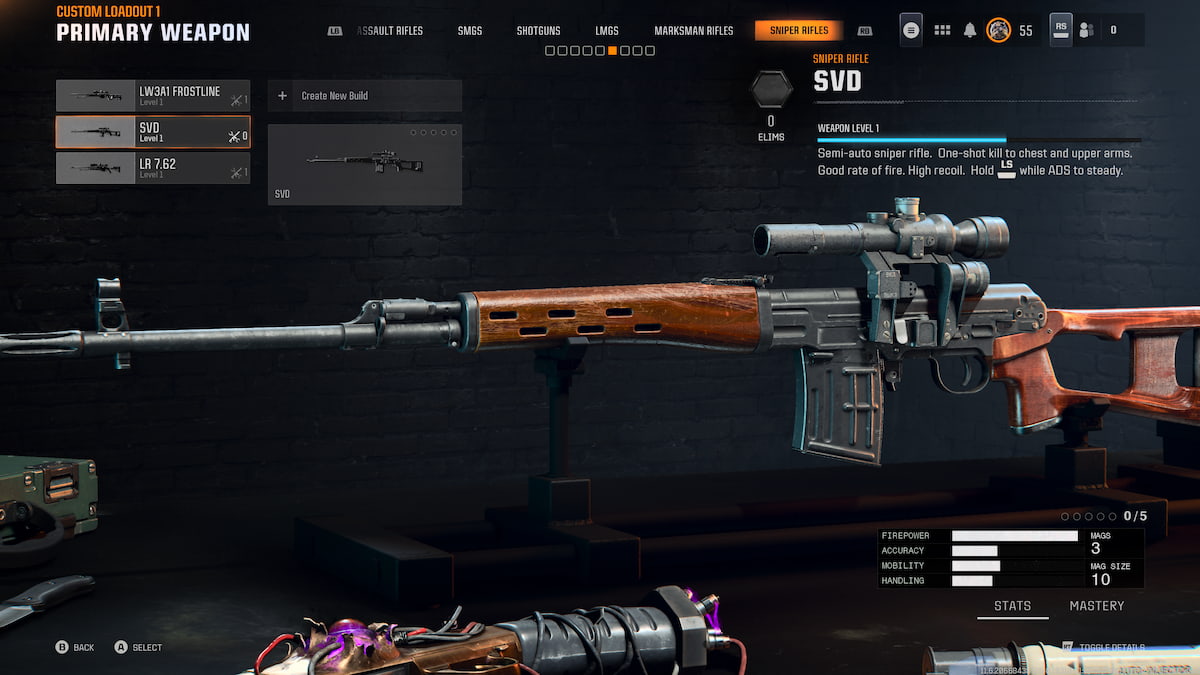Select the LW3A1 Frostline sniper rifle
The width and height of the screenshot is (1200, 675).
(153, 96)
